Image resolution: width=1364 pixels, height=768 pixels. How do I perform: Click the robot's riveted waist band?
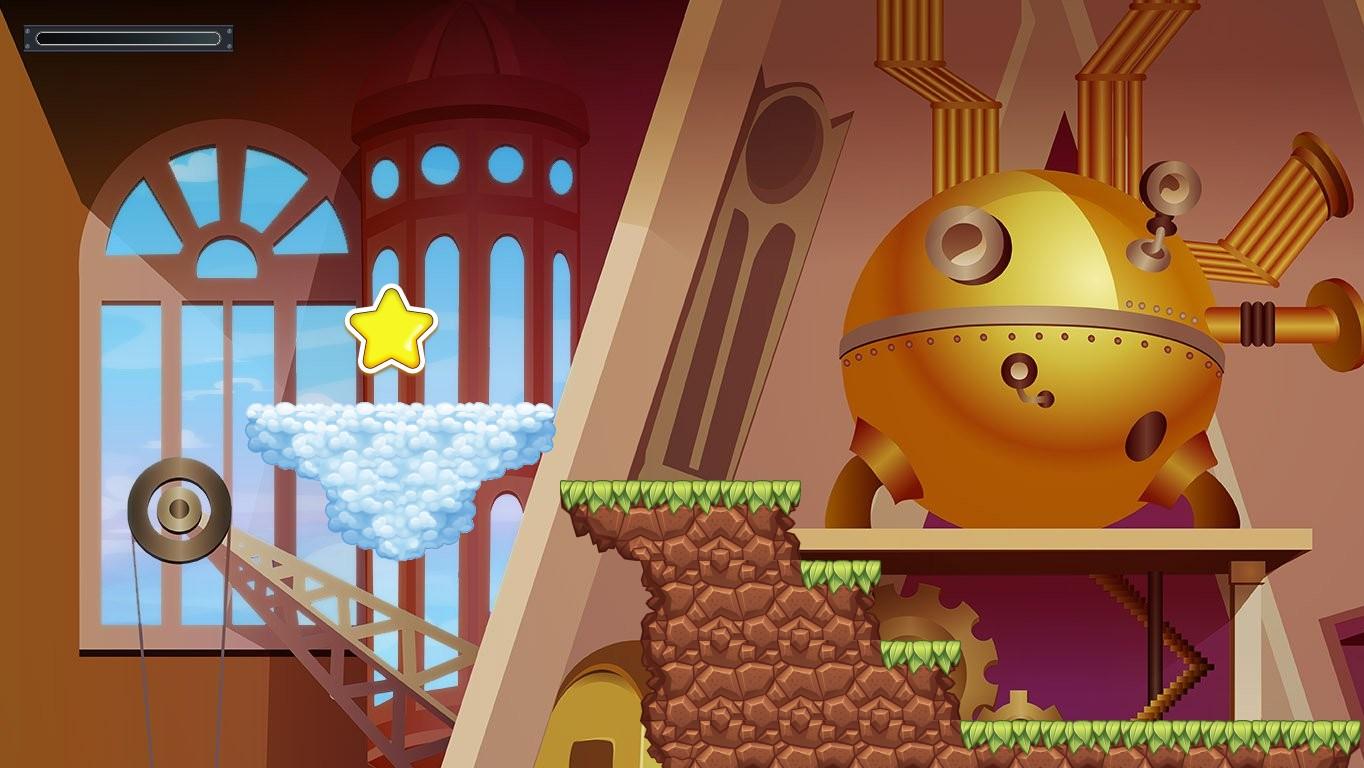click(1020, 330)
